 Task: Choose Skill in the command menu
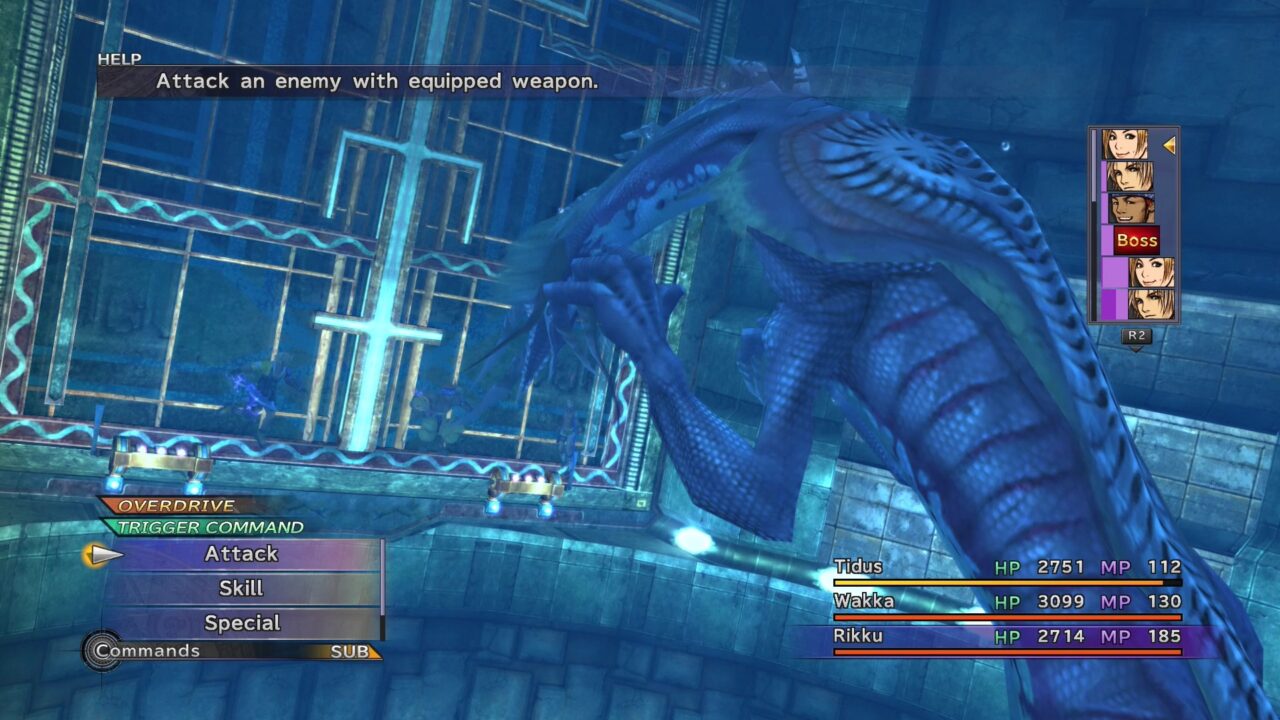(x=240, y=589)
